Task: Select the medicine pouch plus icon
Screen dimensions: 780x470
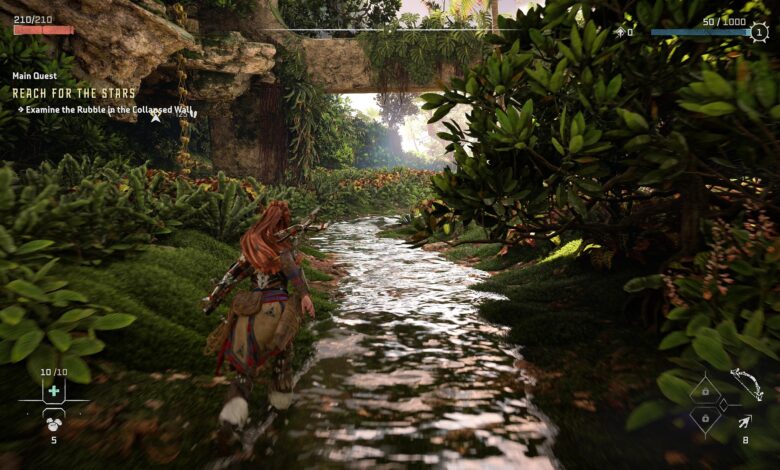Action: point(53,390)
